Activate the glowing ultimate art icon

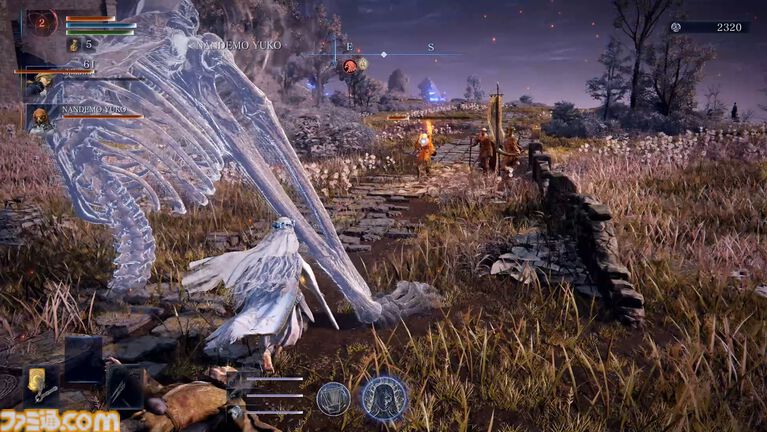click(384, 398)
